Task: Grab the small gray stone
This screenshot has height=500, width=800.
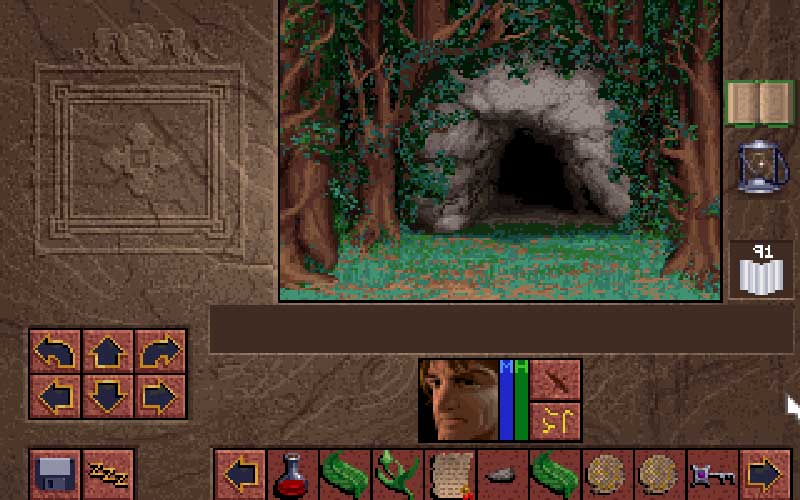Action: click(501, 473)
